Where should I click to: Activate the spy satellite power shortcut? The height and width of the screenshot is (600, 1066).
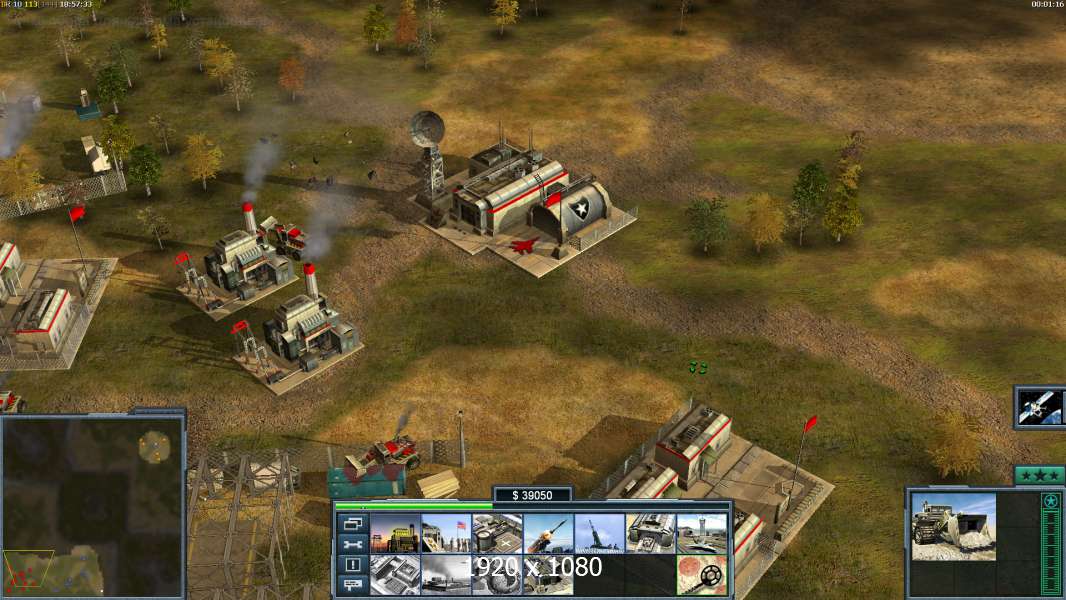tap(1039, 407)
